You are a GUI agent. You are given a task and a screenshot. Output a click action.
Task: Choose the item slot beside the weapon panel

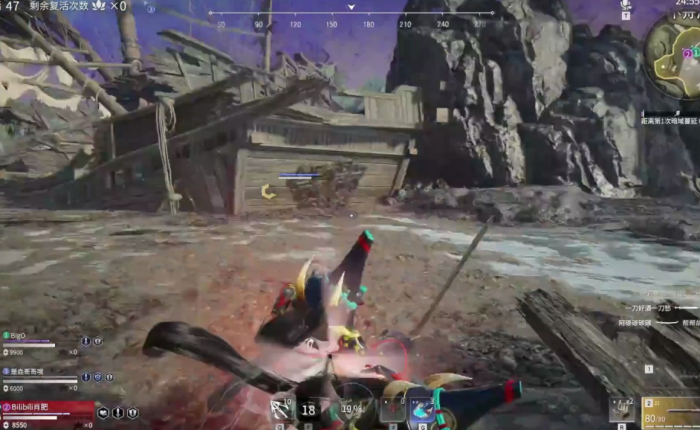coord(619,407)
